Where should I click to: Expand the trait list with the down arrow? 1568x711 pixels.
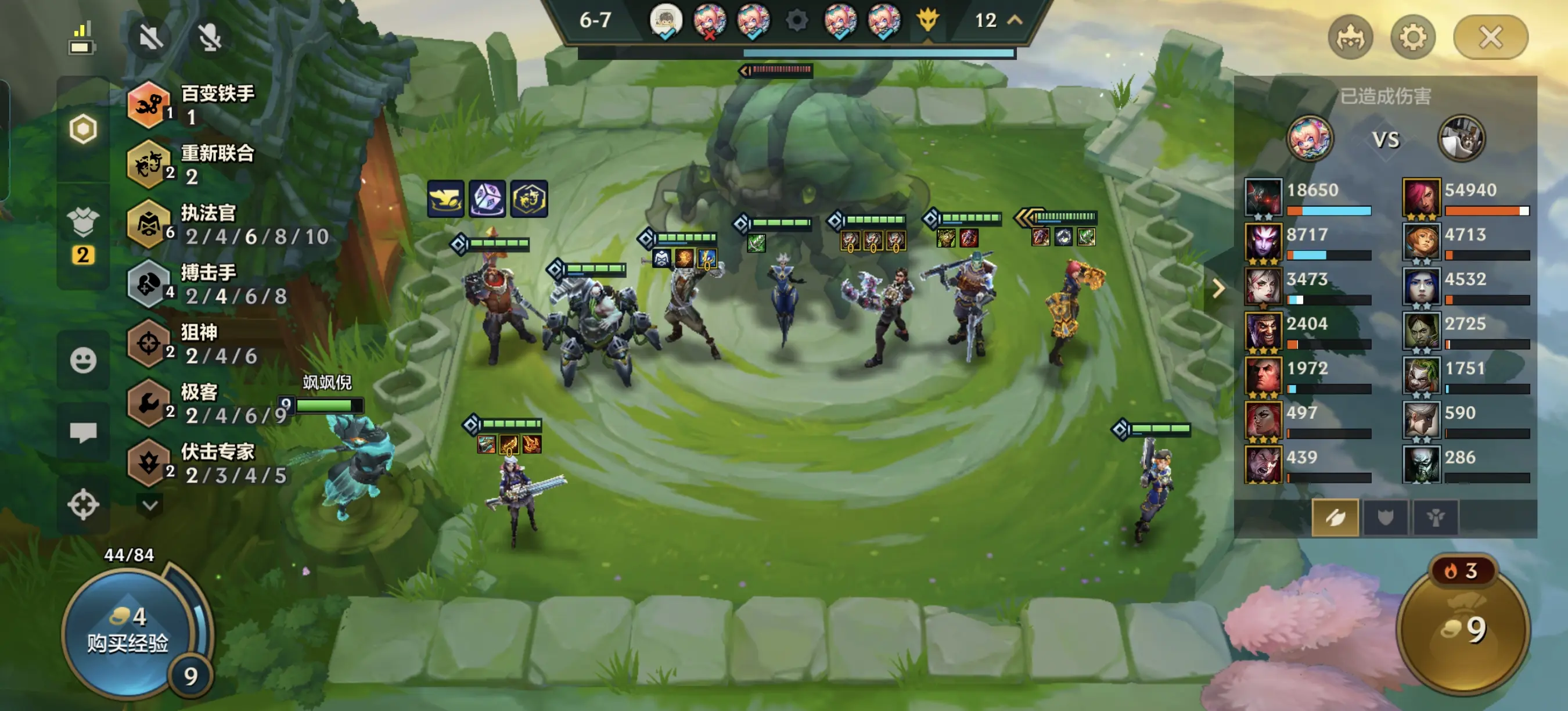pyautogui.click(x=150, y=505)
